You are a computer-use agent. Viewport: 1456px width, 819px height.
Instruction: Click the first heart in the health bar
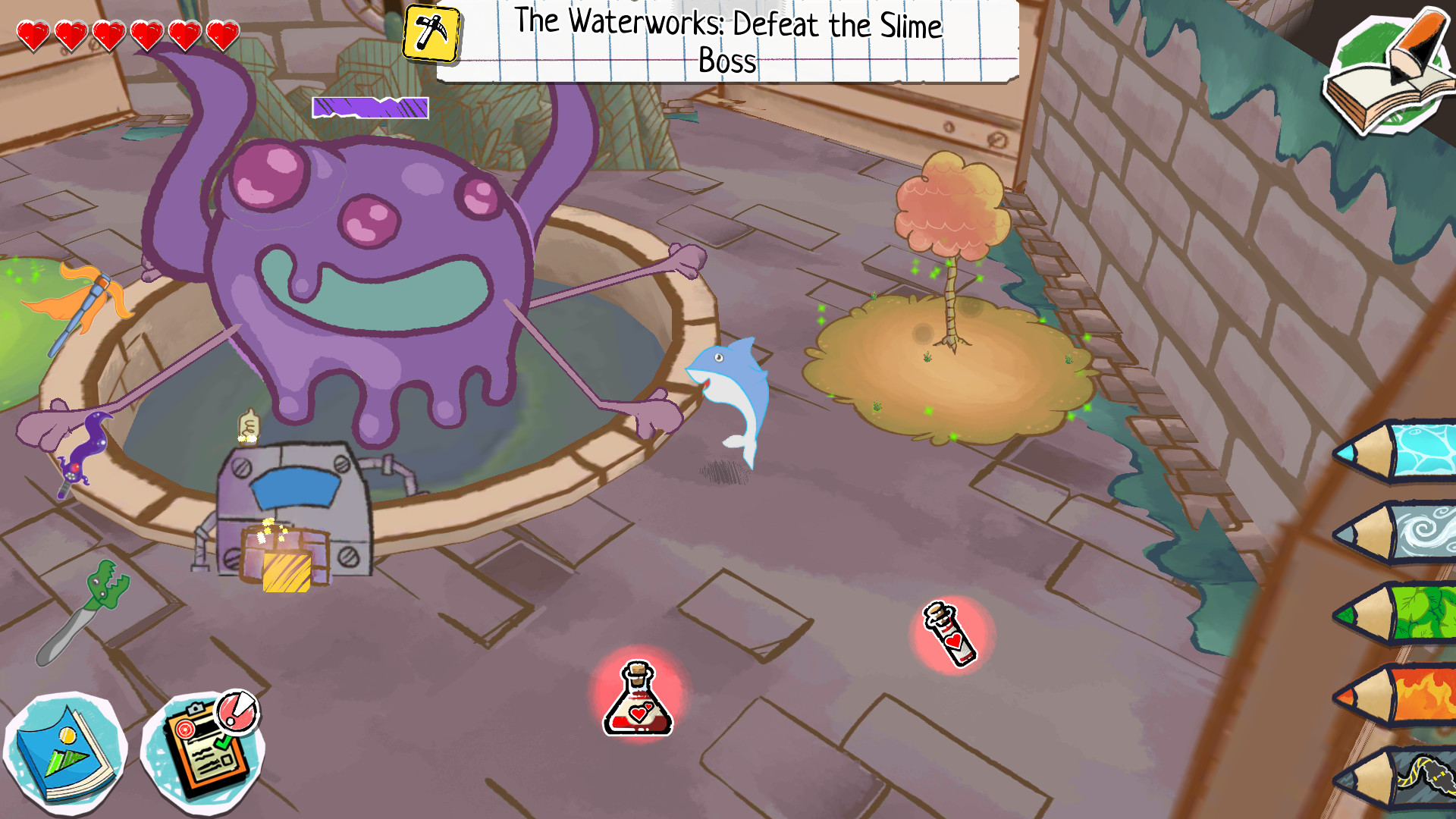tap(32, 33)
